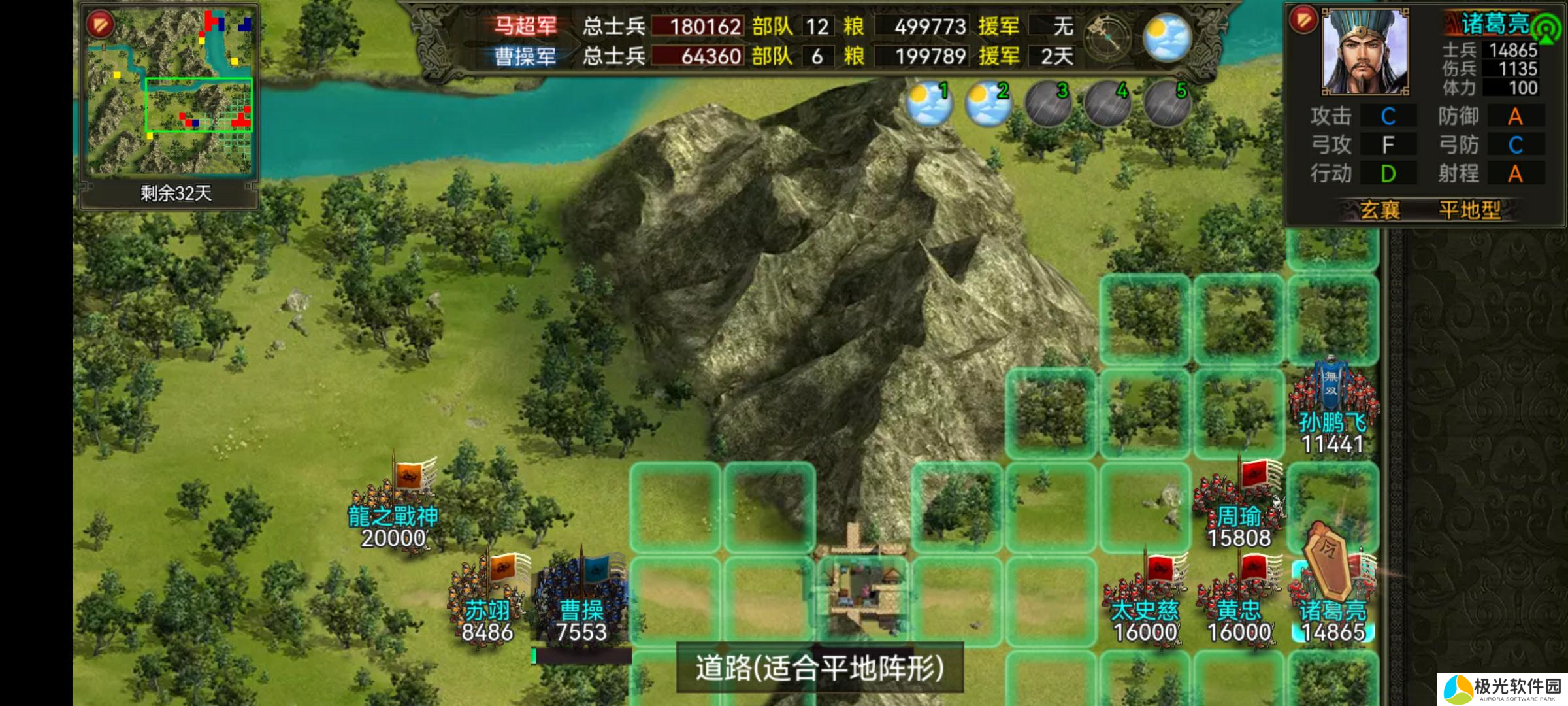Open the weather orb icon beside the compass
Image resolution: width=1568 pixels, height=706 pixels.
coord(1168,36)
